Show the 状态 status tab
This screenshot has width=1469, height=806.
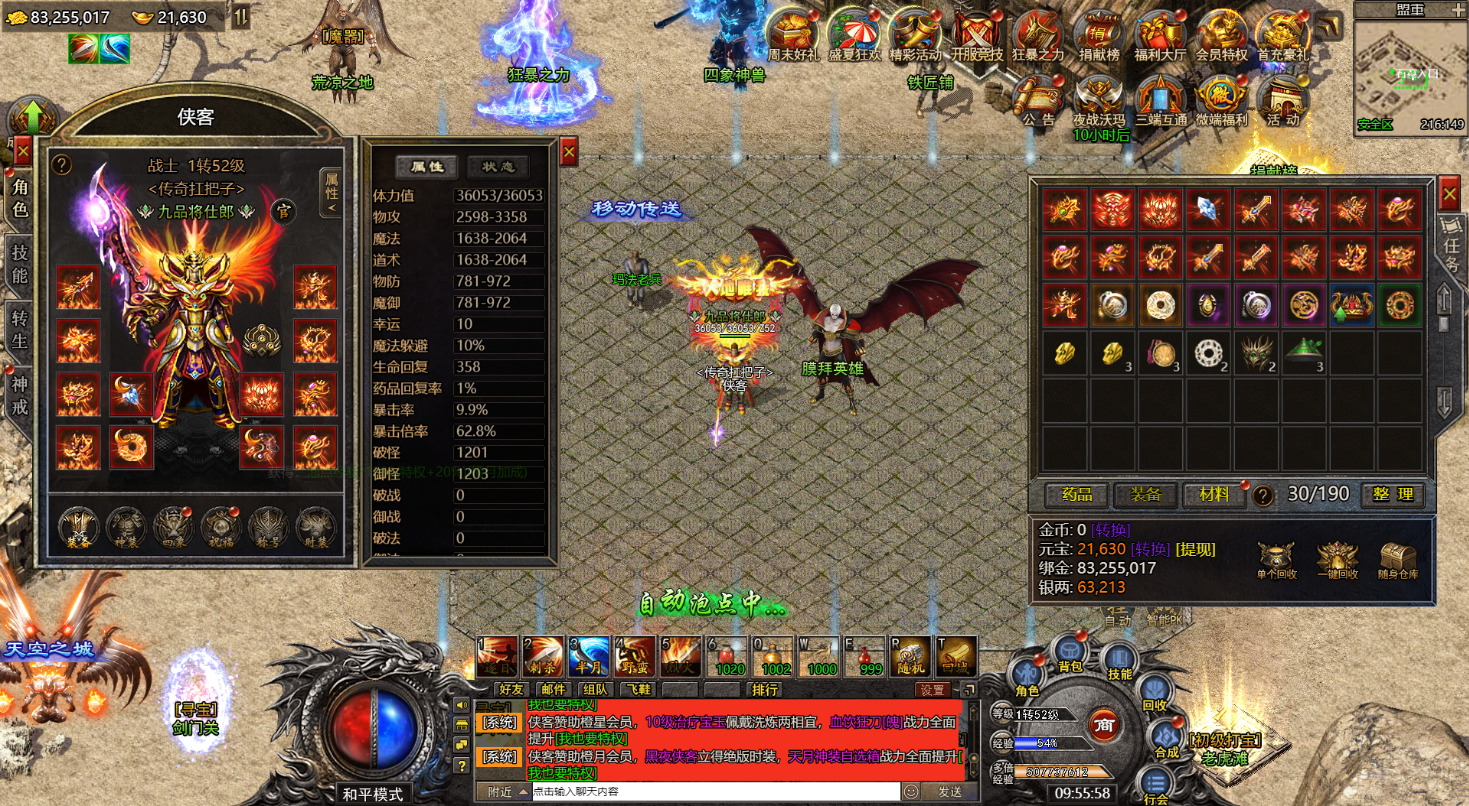(x=498, y=167)
